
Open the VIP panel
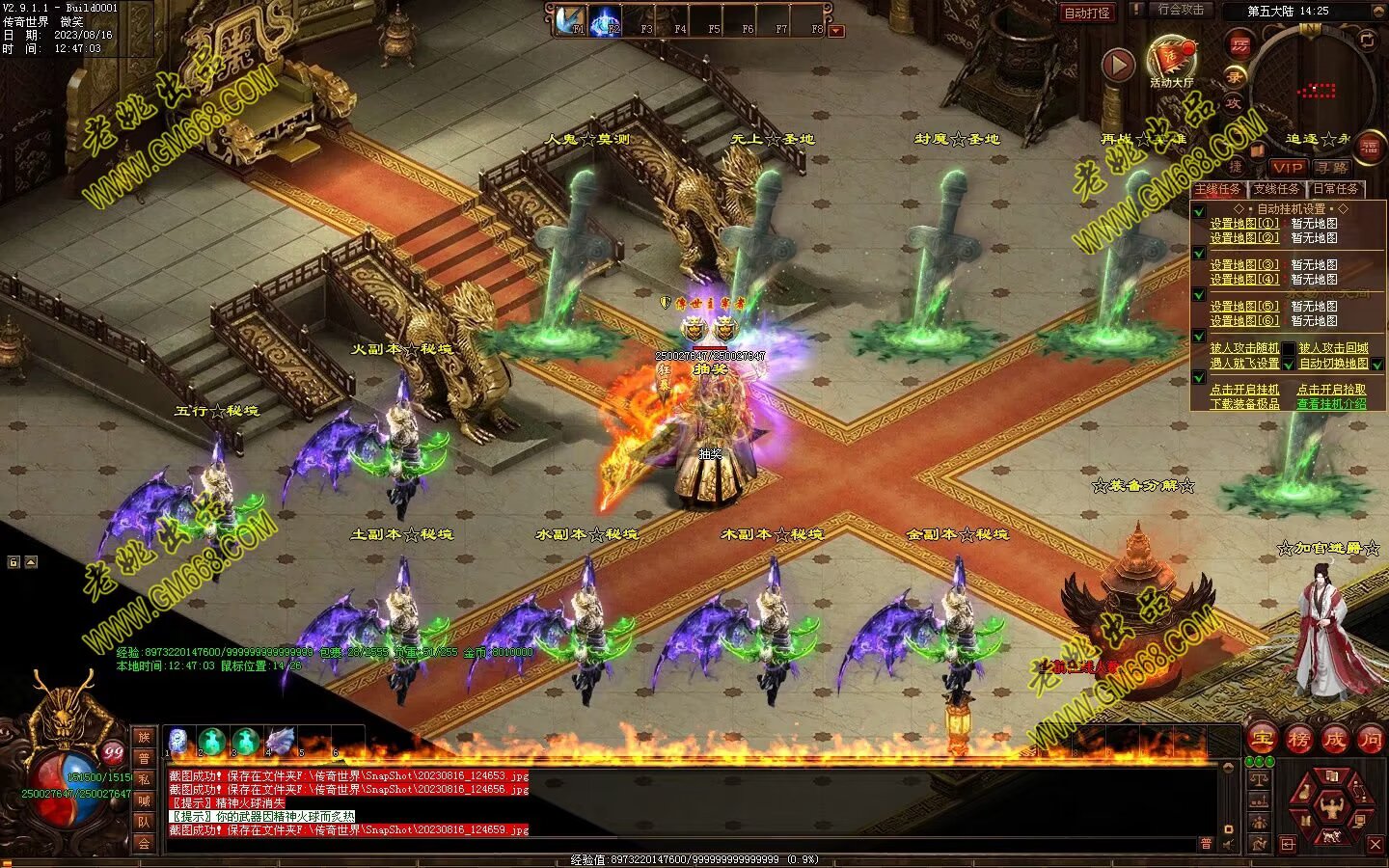click(1288, 167)
